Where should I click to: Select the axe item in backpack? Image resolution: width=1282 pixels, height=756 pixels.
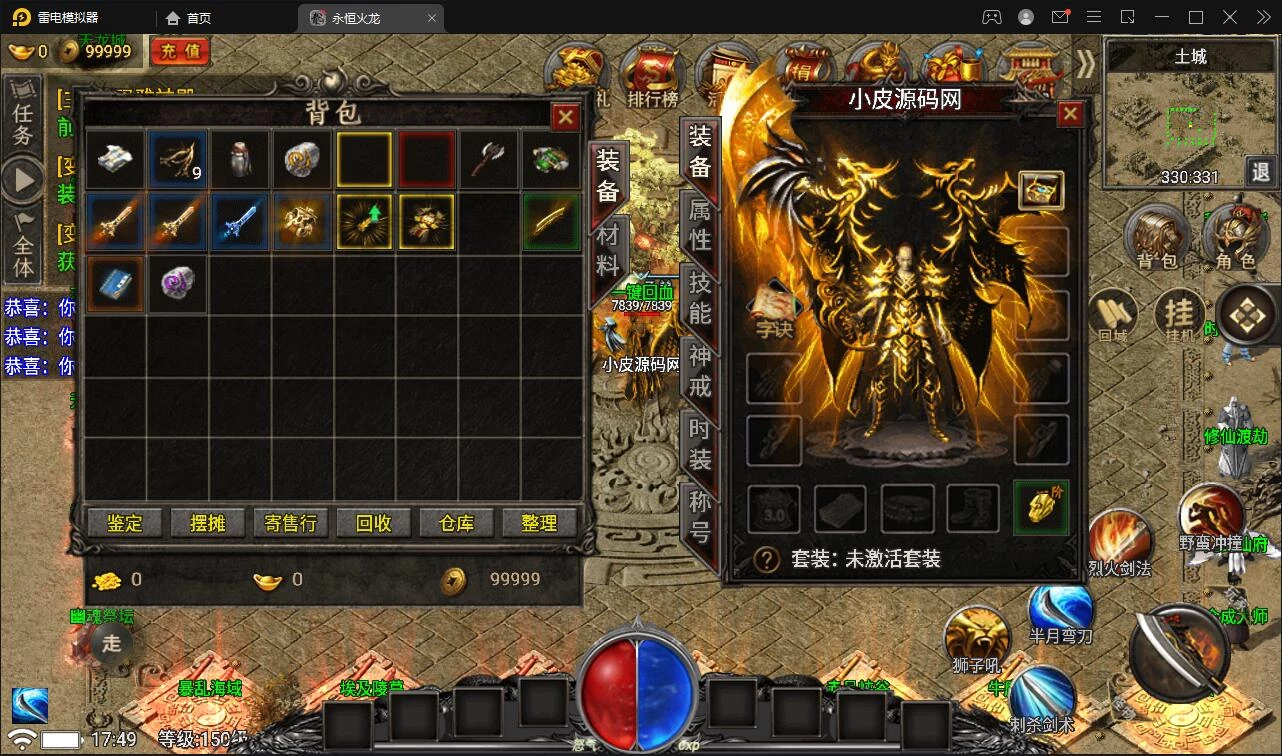(x=489, y=160)
